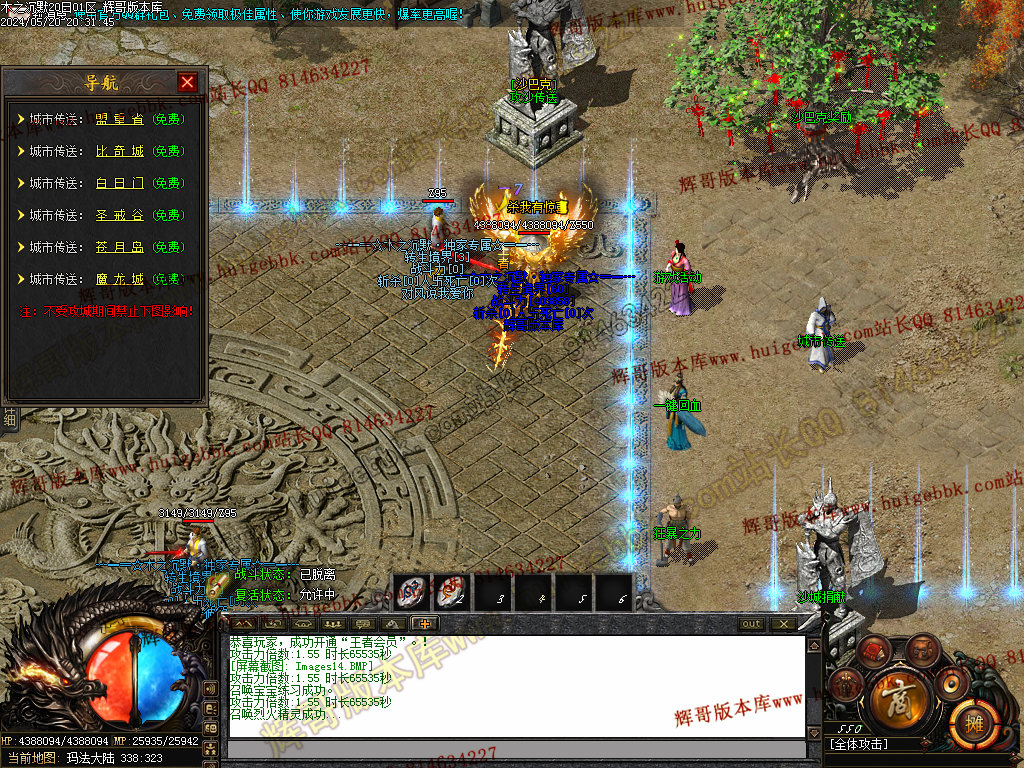Screen dimensions: 1024x768
Task: Open the red skill book icon
Action: [873, 651]
